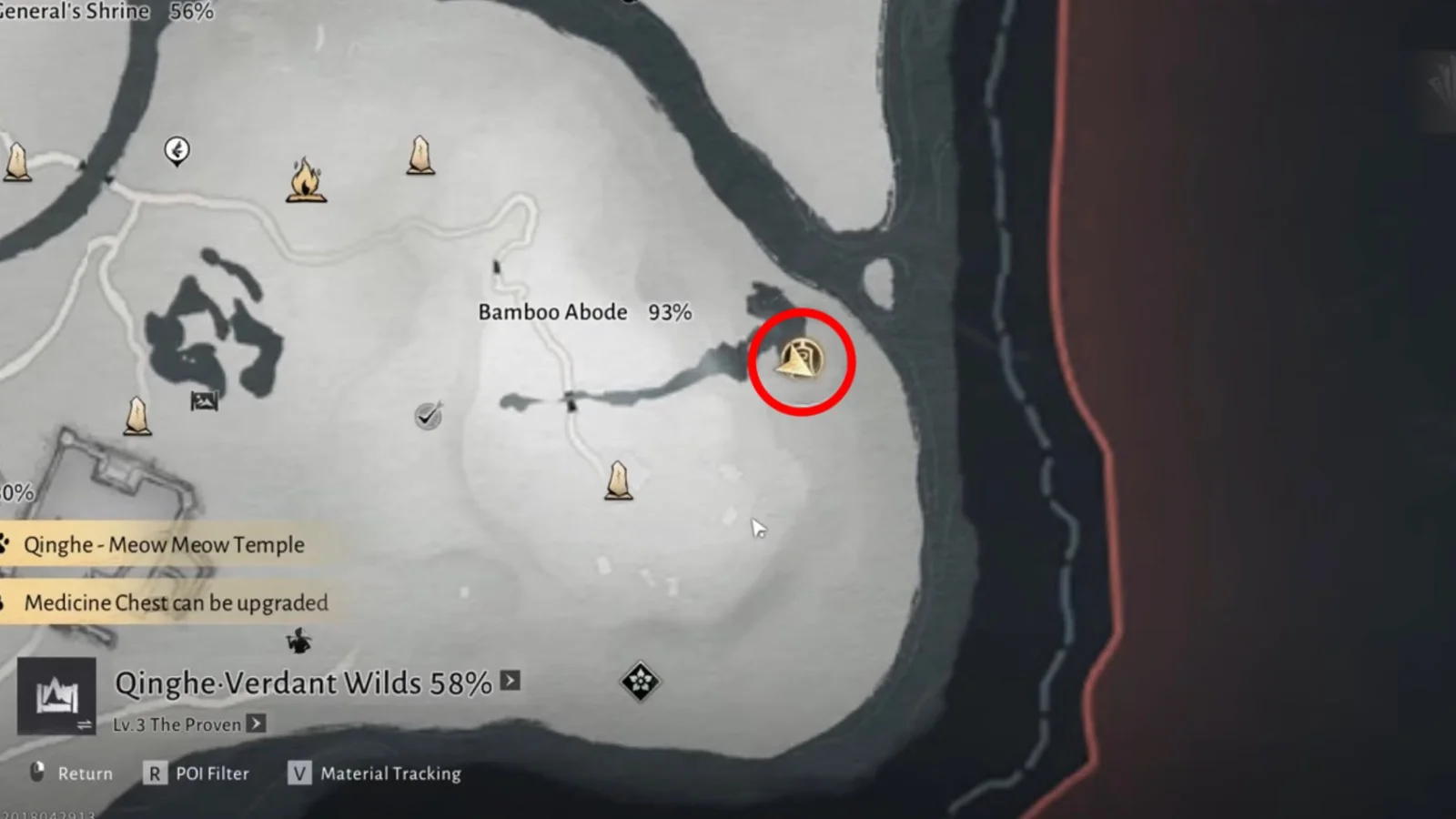Expand the Qinghe·Verdant Wilds 58% exploration details
The image size is (1456, 819).
[x=511, y=681]
